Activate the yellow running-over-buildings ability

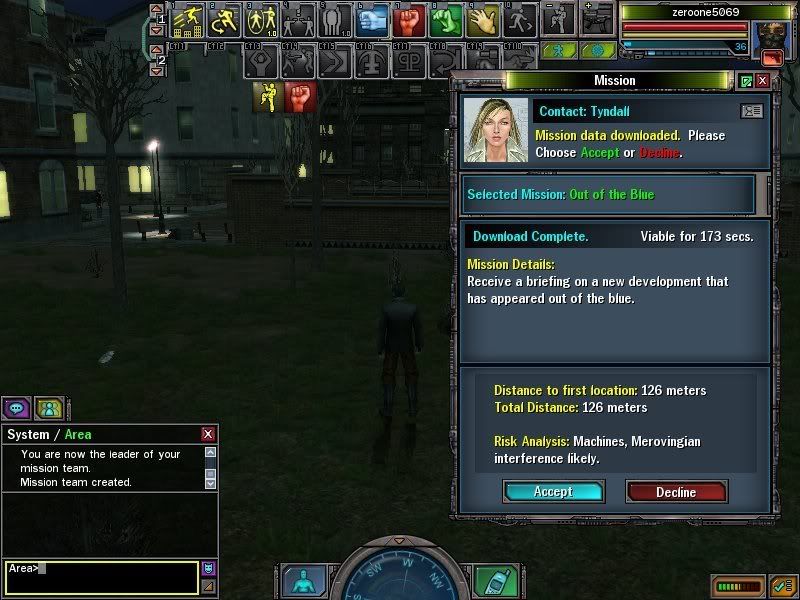(188, 20)
